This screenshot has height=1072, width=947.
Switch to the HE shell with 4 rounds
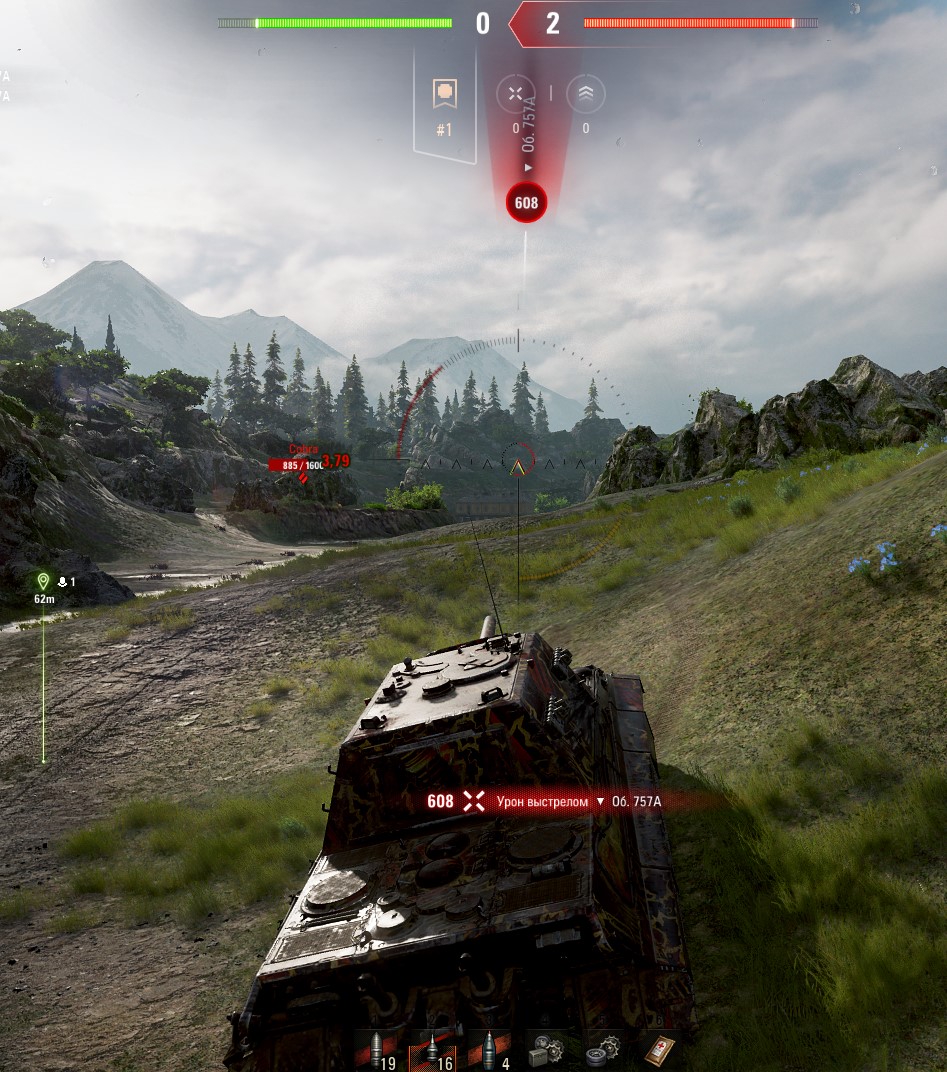pos(489,1049)
